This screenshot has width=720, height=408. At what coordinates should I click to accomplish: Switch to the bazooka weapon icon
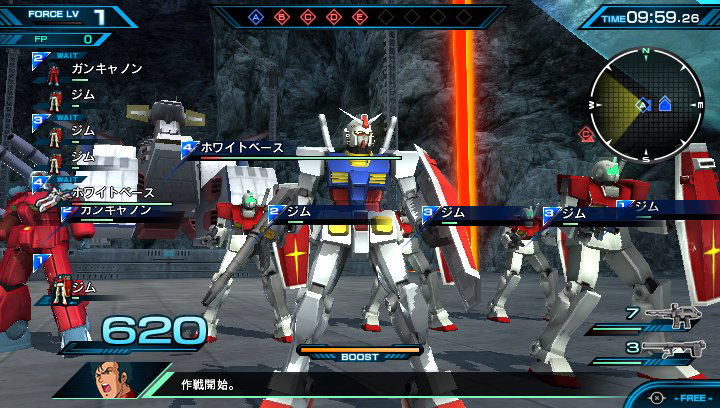(672, 349)
